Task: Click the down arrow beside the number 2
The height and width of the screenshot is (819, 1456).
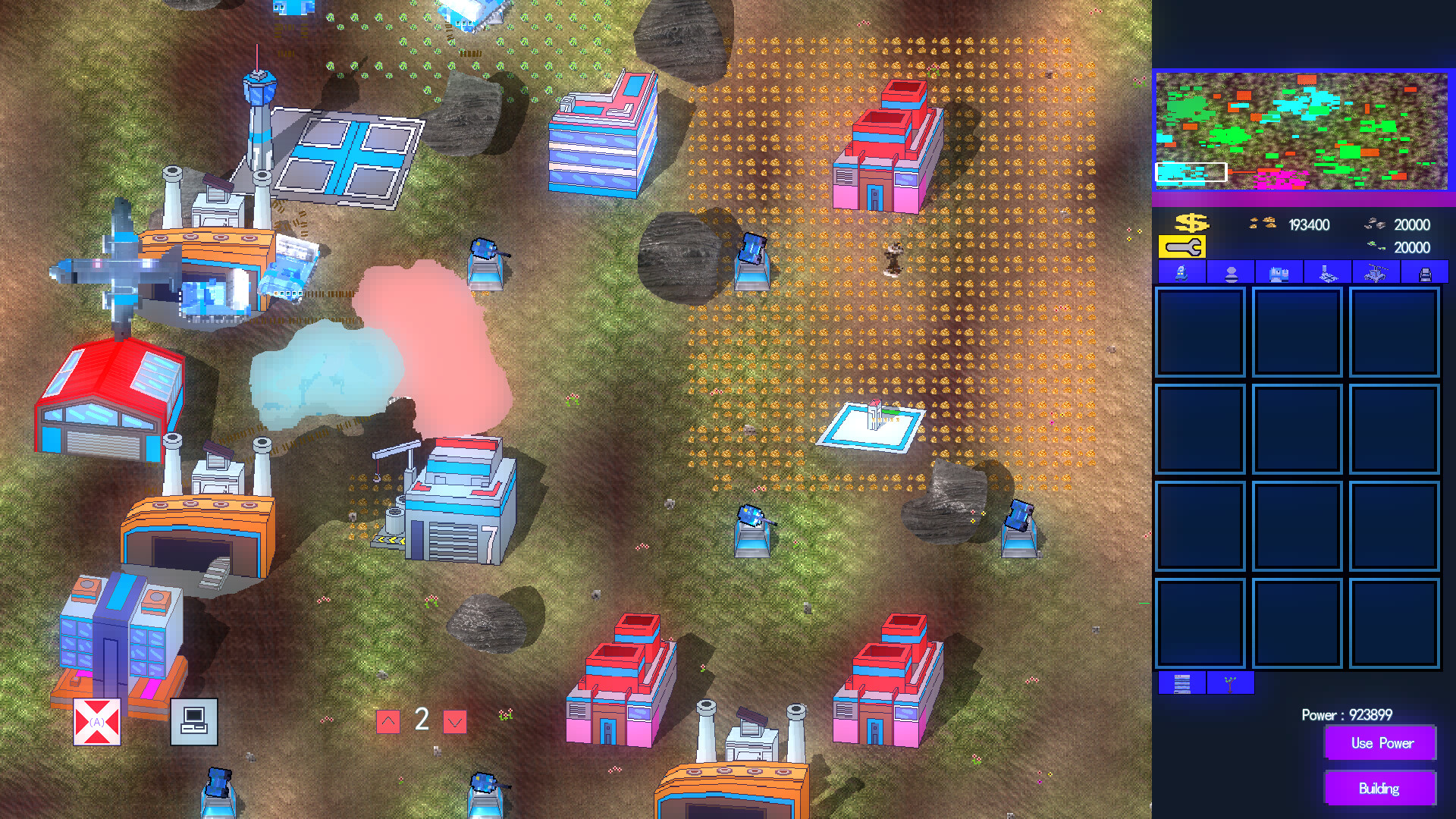Action: point(453,720)
